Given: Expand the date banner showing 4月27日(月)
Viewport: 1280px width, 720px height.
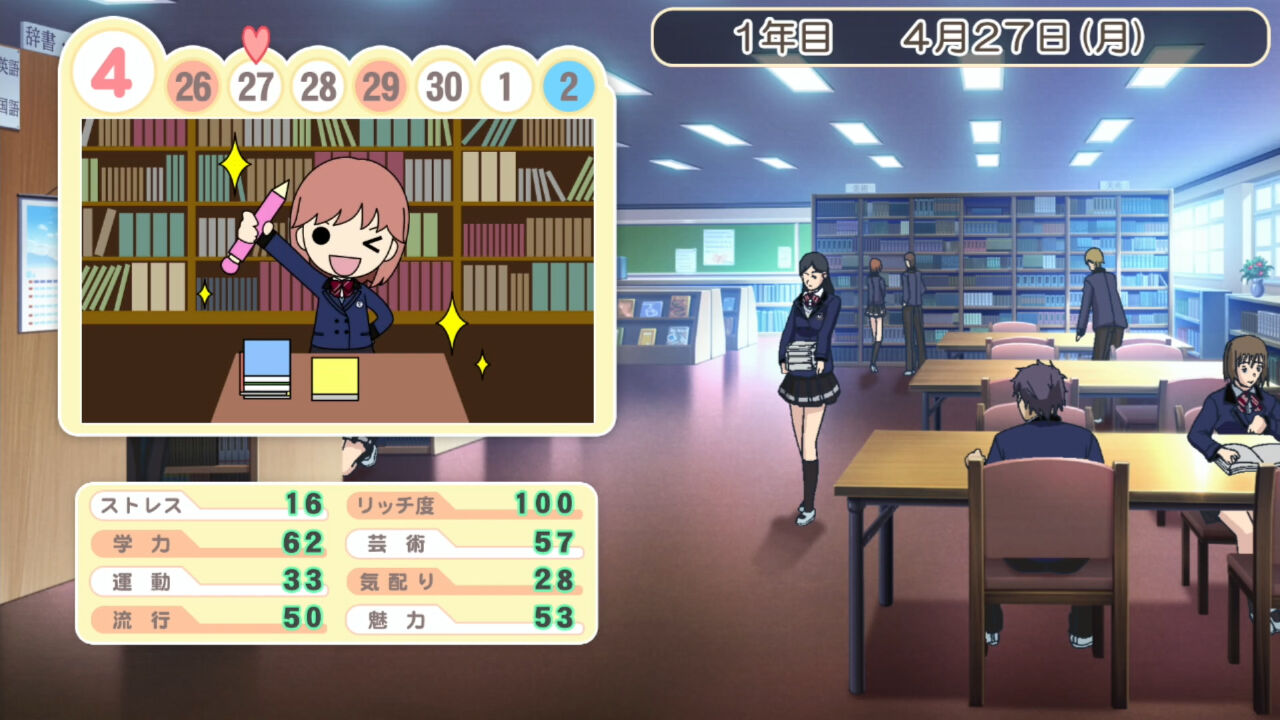Looking at the screenshot, I should coord(1000,32).
